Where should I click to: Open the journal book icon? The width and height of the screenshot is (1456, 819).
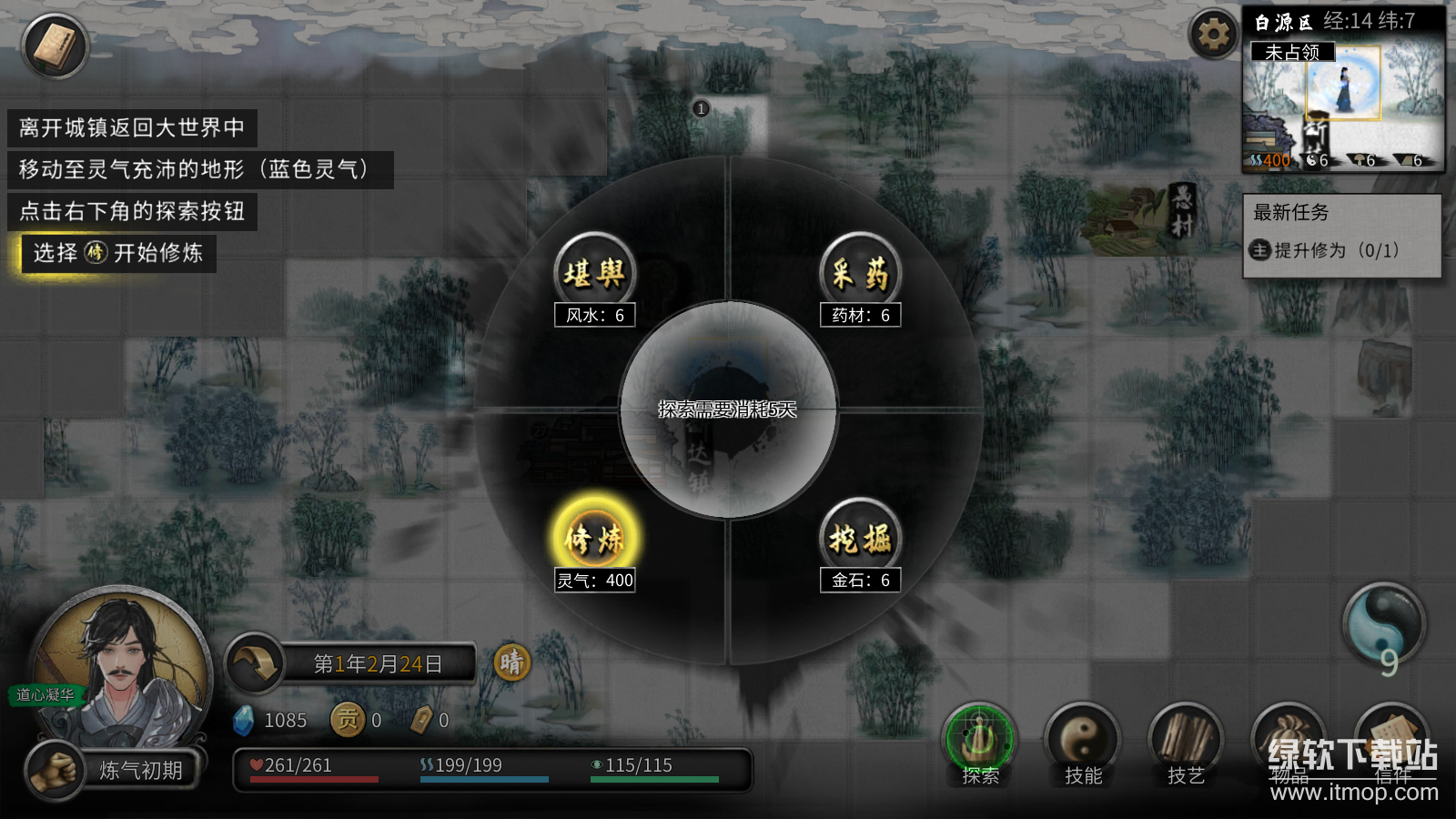point(55,46)
